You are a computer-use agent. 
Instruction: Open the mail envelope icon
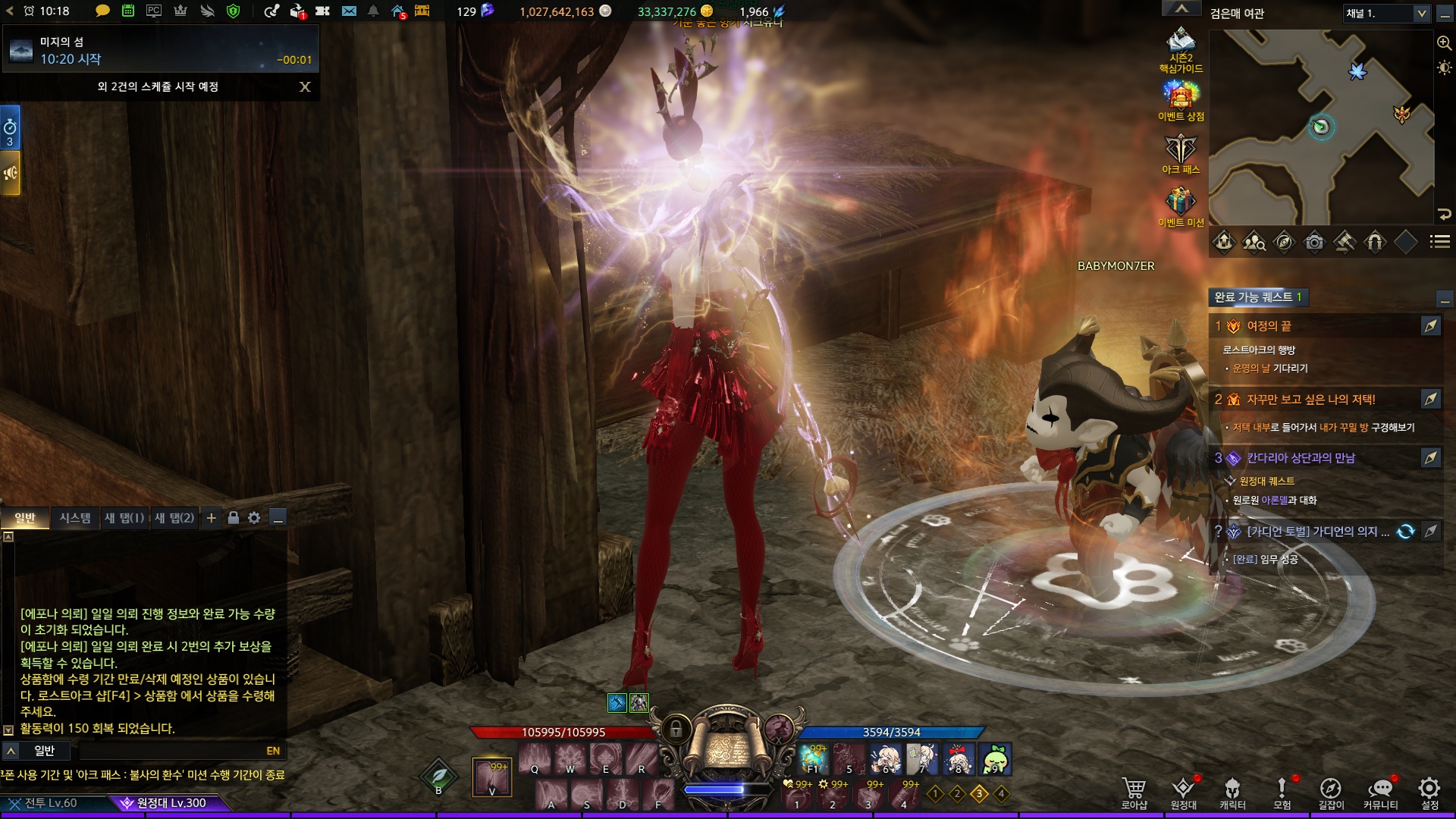tap(349, 11)
